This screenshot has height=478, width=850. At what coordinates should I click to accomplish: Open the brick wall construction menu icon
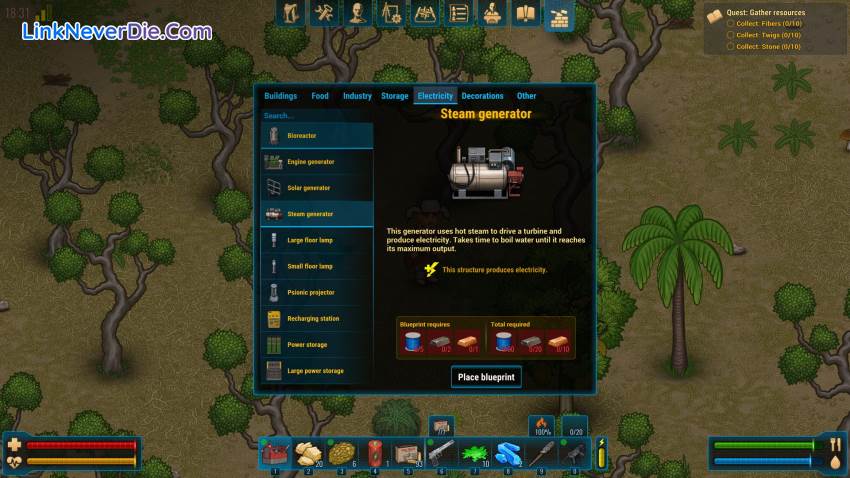(x=558, y=14)
